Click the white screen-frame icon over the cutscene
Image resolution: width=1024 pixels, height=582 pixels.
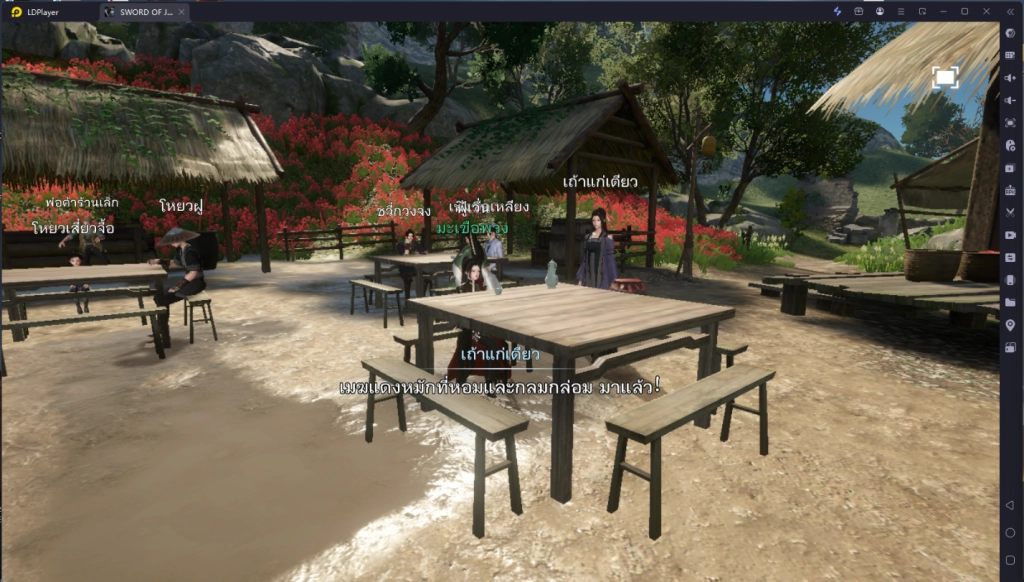(x=945, y=77)
